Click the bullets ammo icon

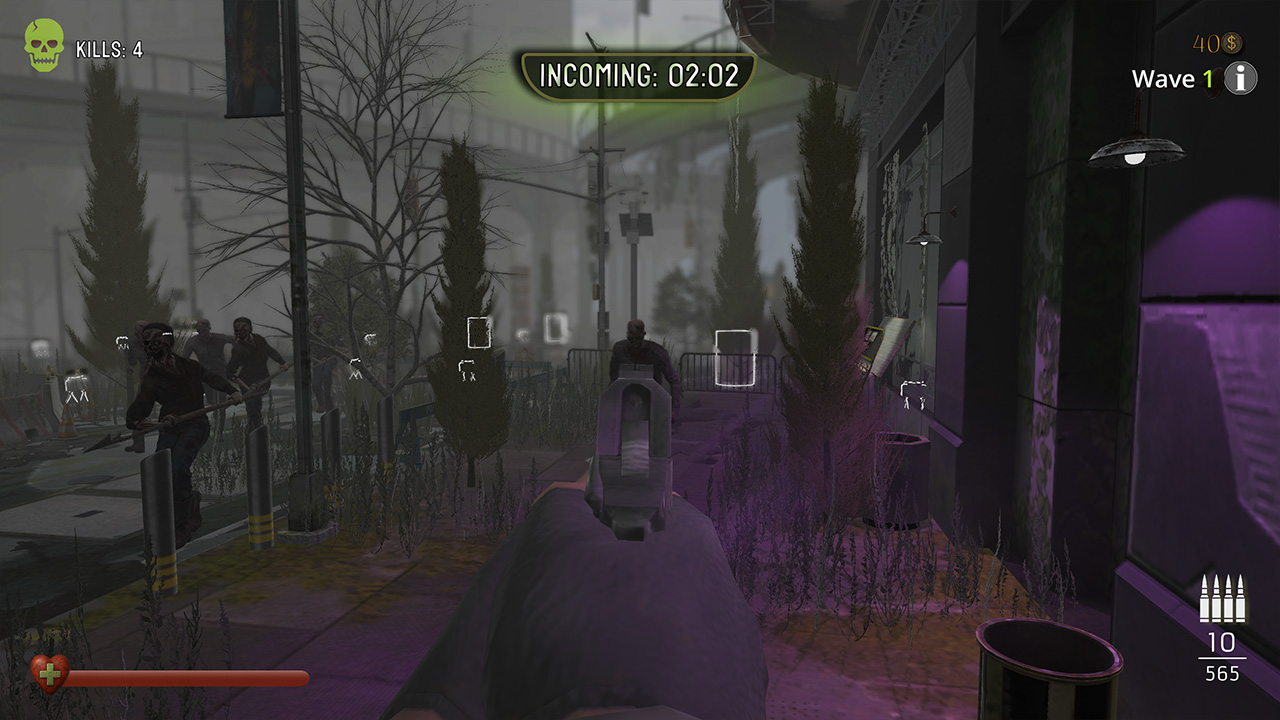(x=1222, y=598)
